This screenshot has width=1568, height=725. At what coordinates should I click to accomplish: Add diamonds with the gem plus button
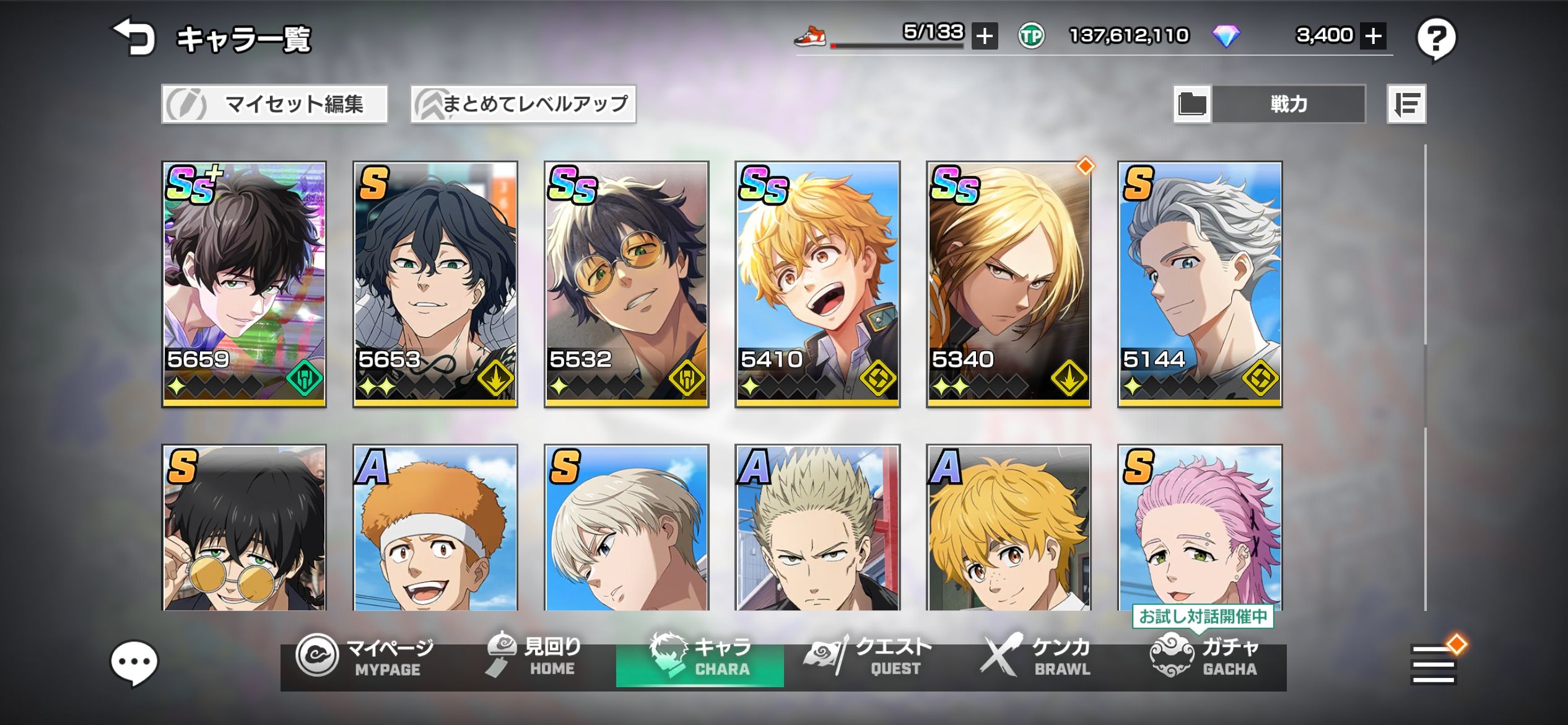(x=1373, y=36)
